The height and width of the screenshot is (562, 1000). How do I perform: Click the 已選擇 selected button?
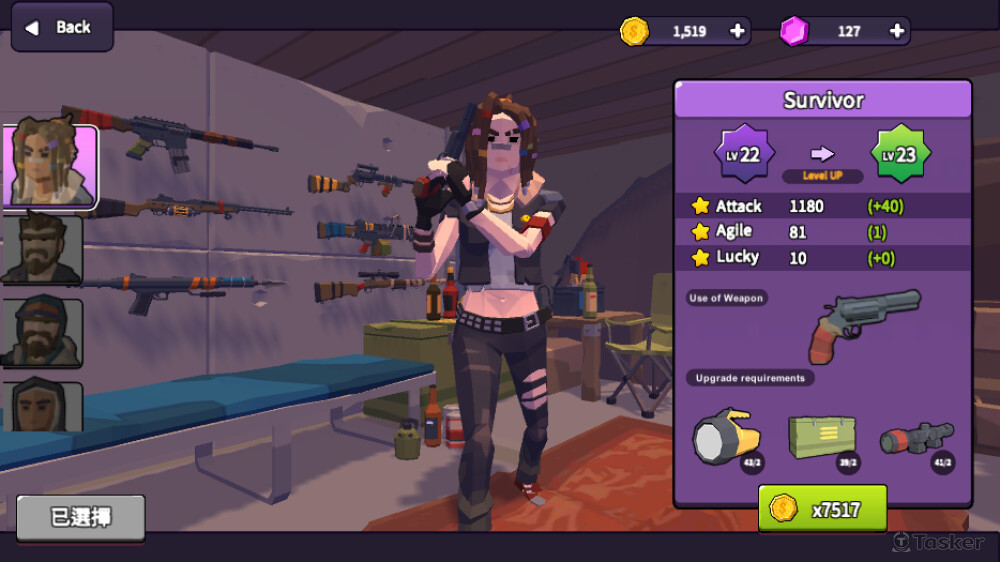point(81,517)
